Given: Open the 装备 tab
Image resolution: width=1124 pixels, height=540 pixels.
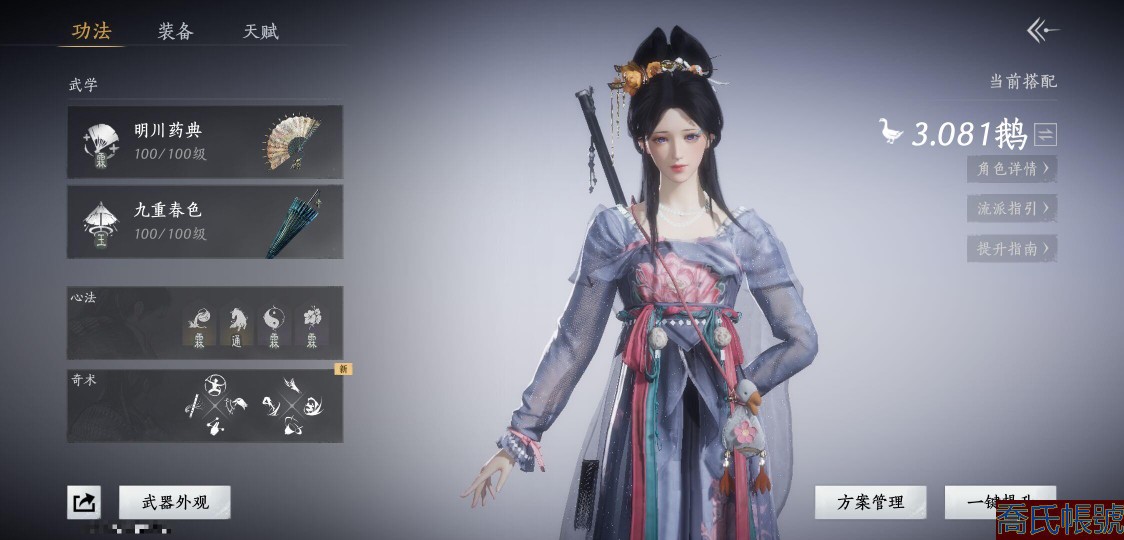Looking at the screenshot, I should pos(175,31).
